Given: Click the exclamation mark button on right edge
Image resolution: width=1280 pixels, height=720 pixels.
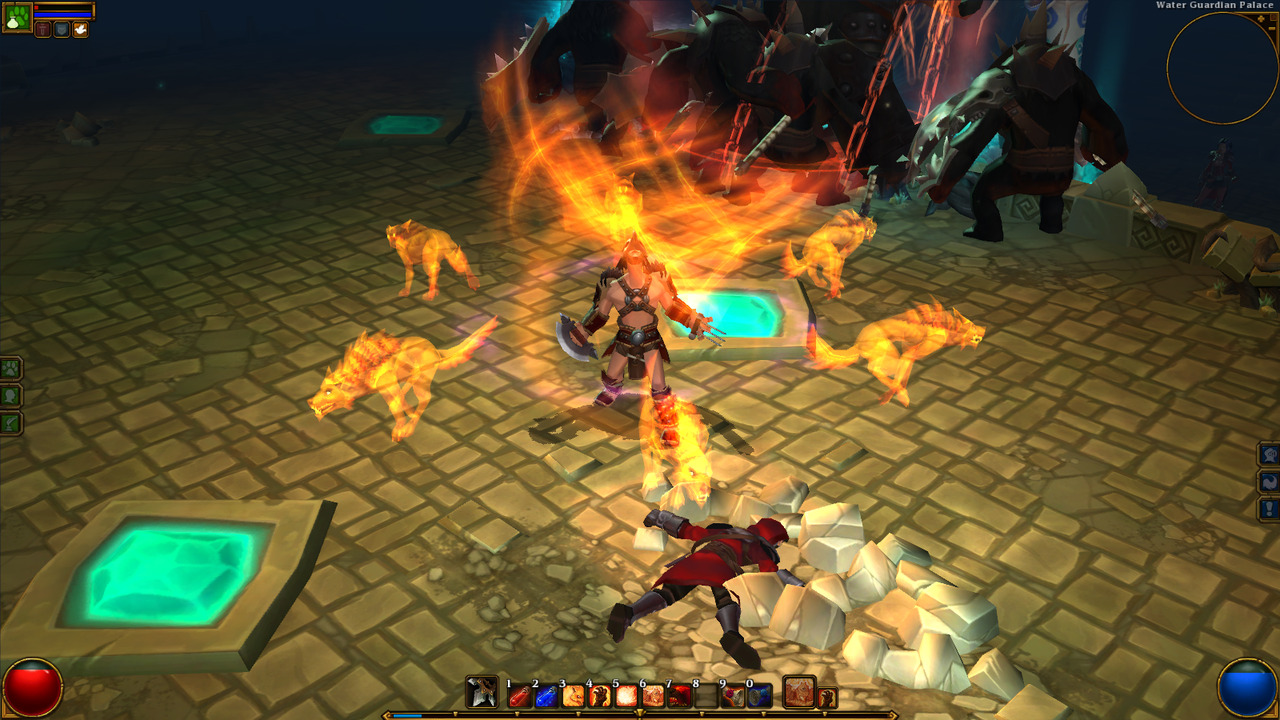Looking at the screenshot, I should (1269, 509).
